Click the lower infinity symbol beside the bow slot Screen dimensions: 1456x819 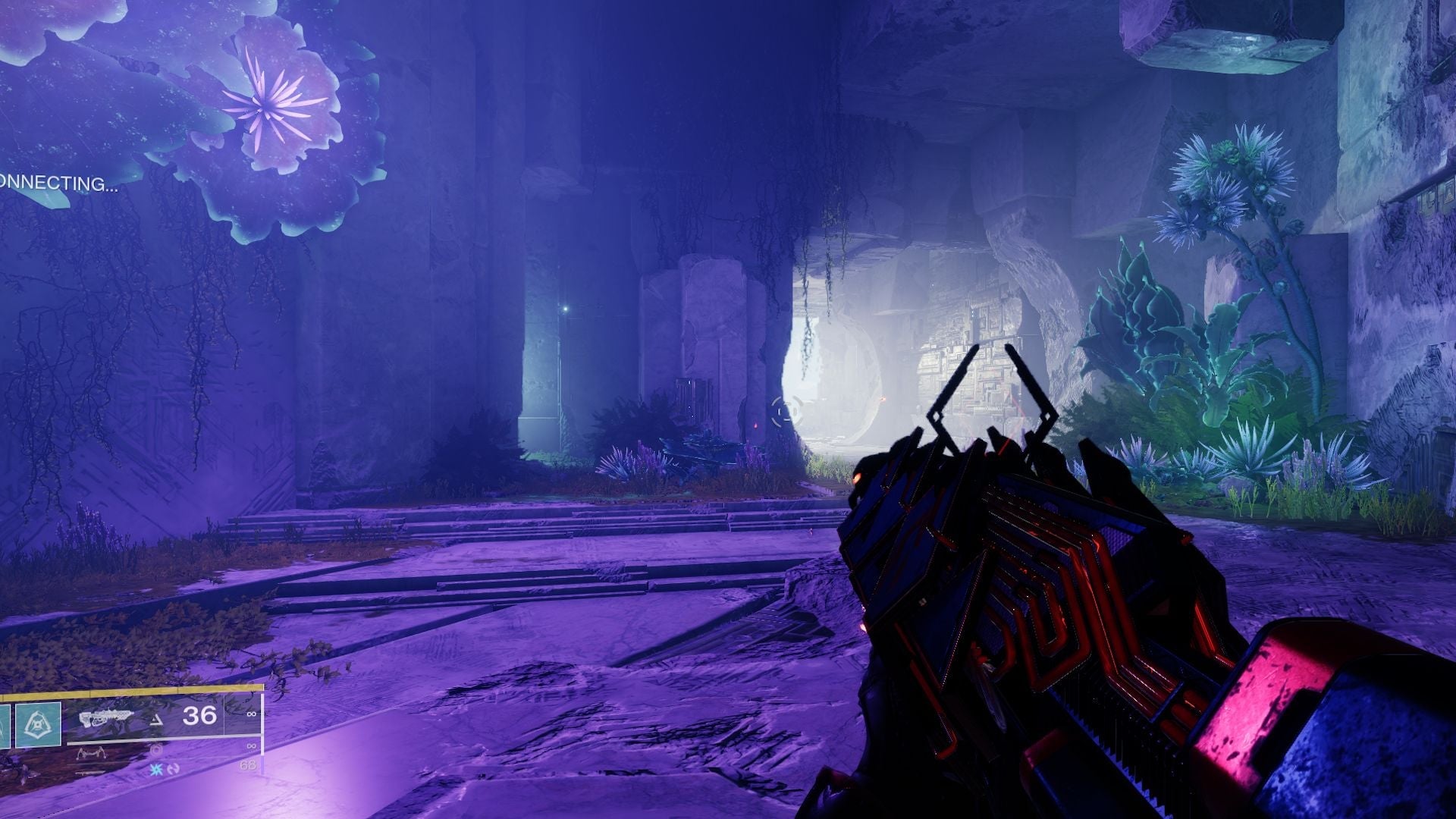(x=251, y=746)
